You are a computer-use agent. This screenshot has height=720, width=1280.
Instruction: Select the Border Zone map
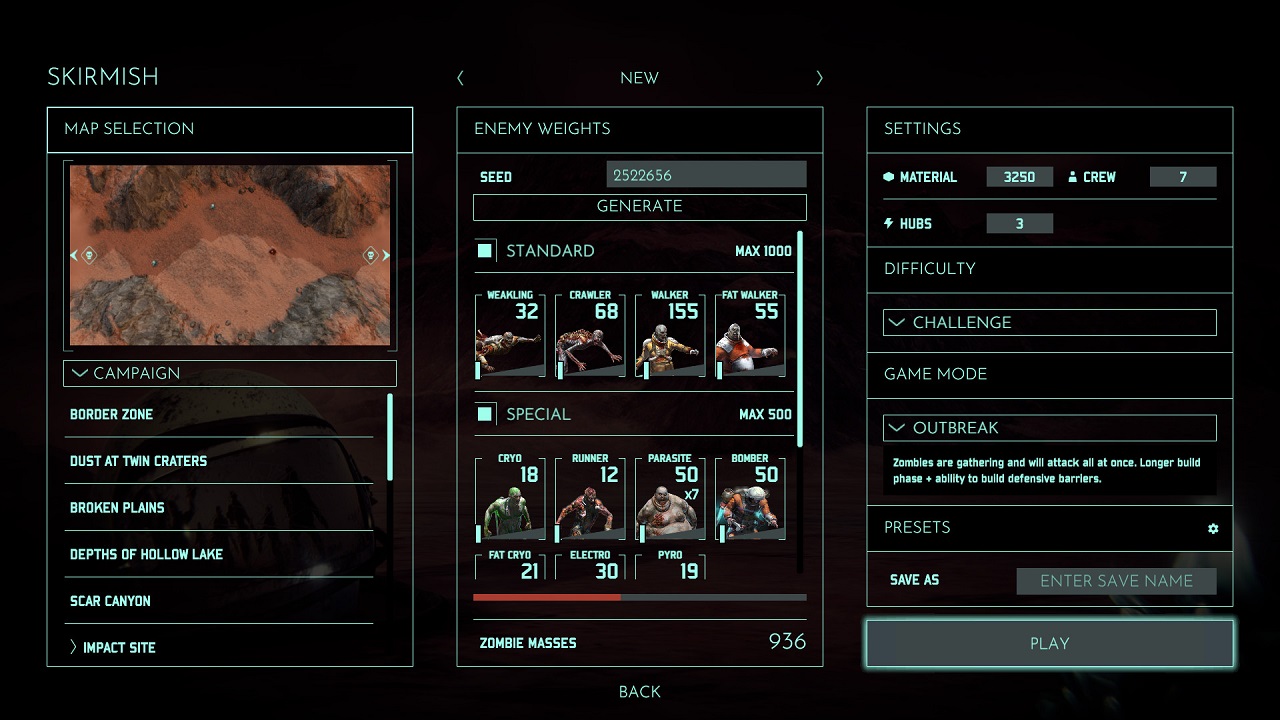pos(112,414)
